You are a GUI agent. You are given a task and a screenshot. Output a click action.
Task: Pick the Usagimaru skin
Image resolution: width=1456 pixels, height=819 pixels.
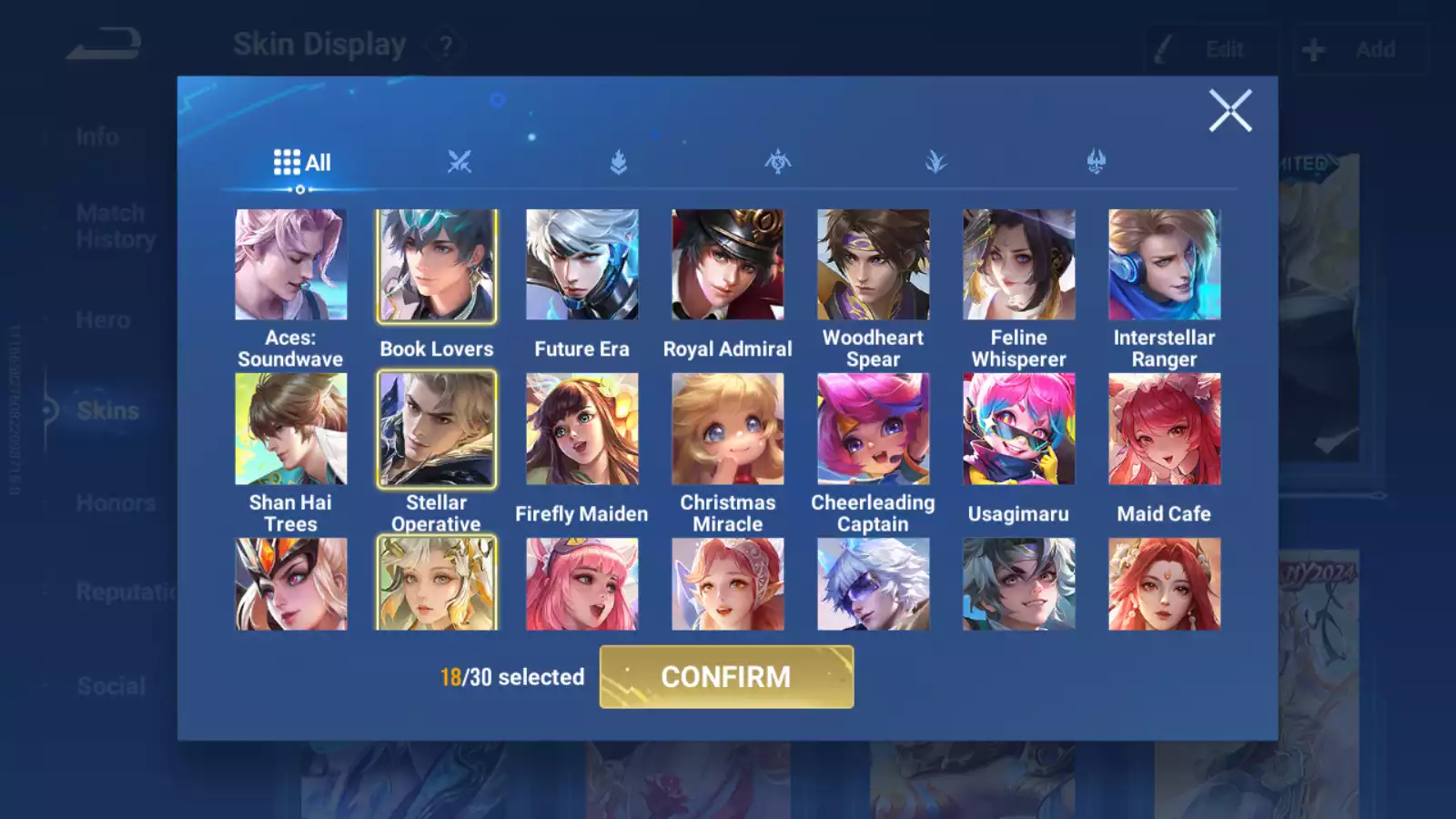coord(1018,429)
